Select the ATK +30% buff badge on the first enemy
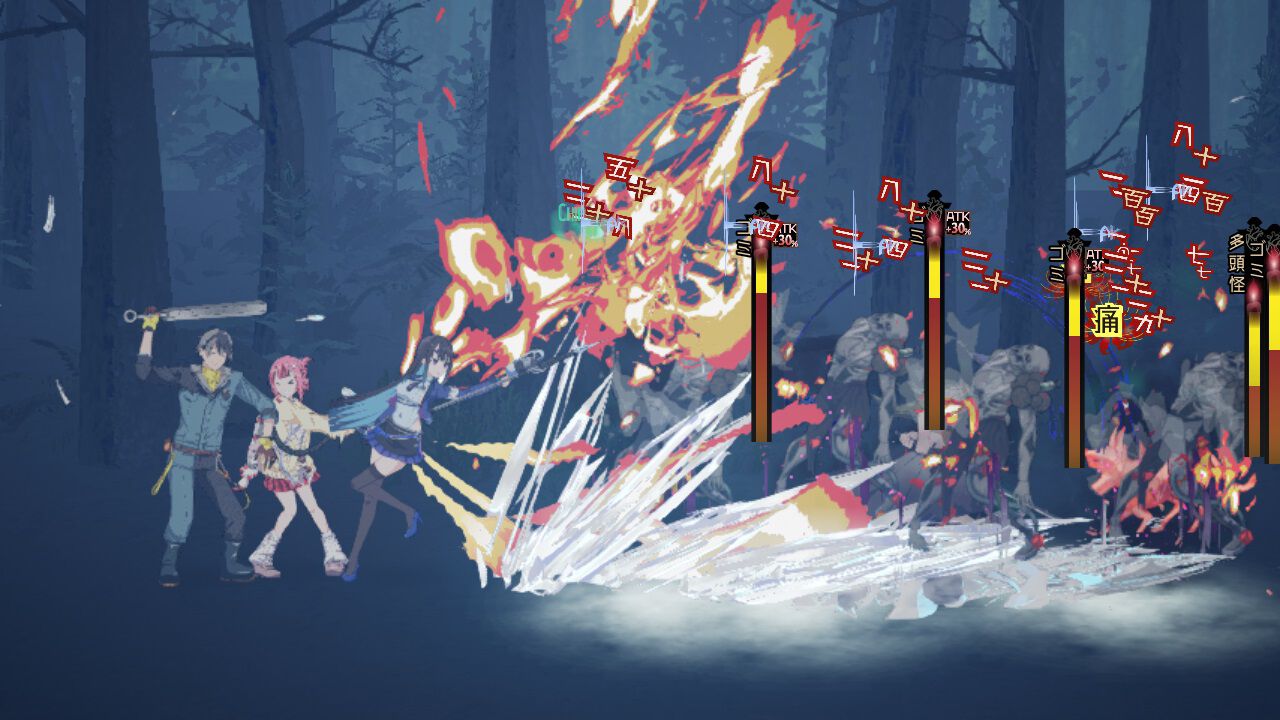1280x720 pixels. coord(787,234)
